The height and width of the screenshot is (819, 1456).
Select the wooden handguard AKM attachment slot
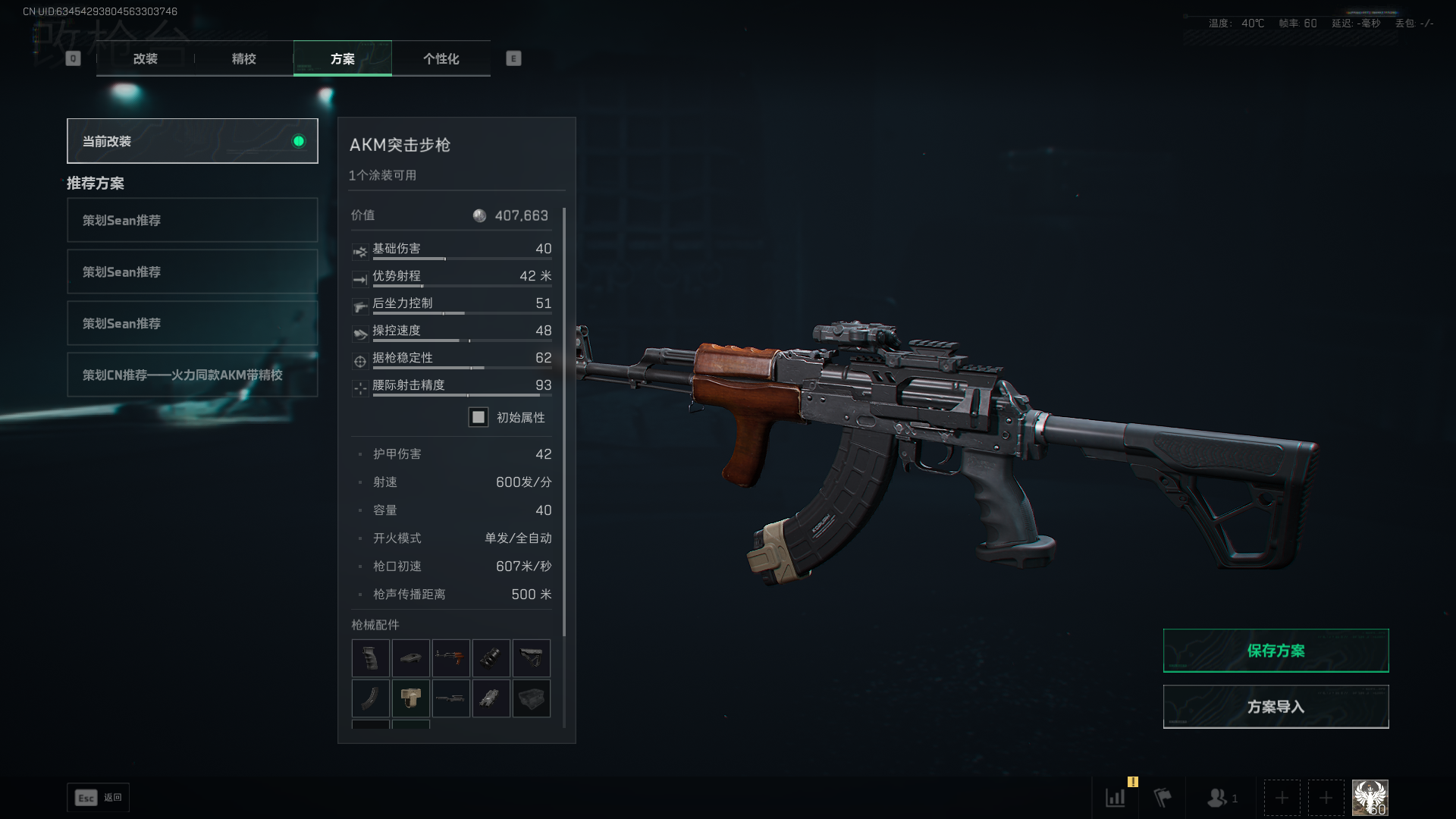coord(450,657)
